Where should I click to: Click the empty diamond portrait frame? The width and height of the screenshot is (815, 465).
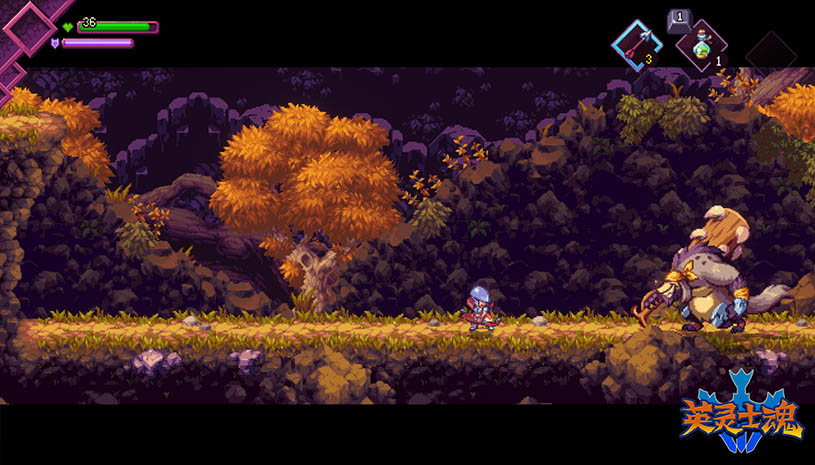coord(29,28)
